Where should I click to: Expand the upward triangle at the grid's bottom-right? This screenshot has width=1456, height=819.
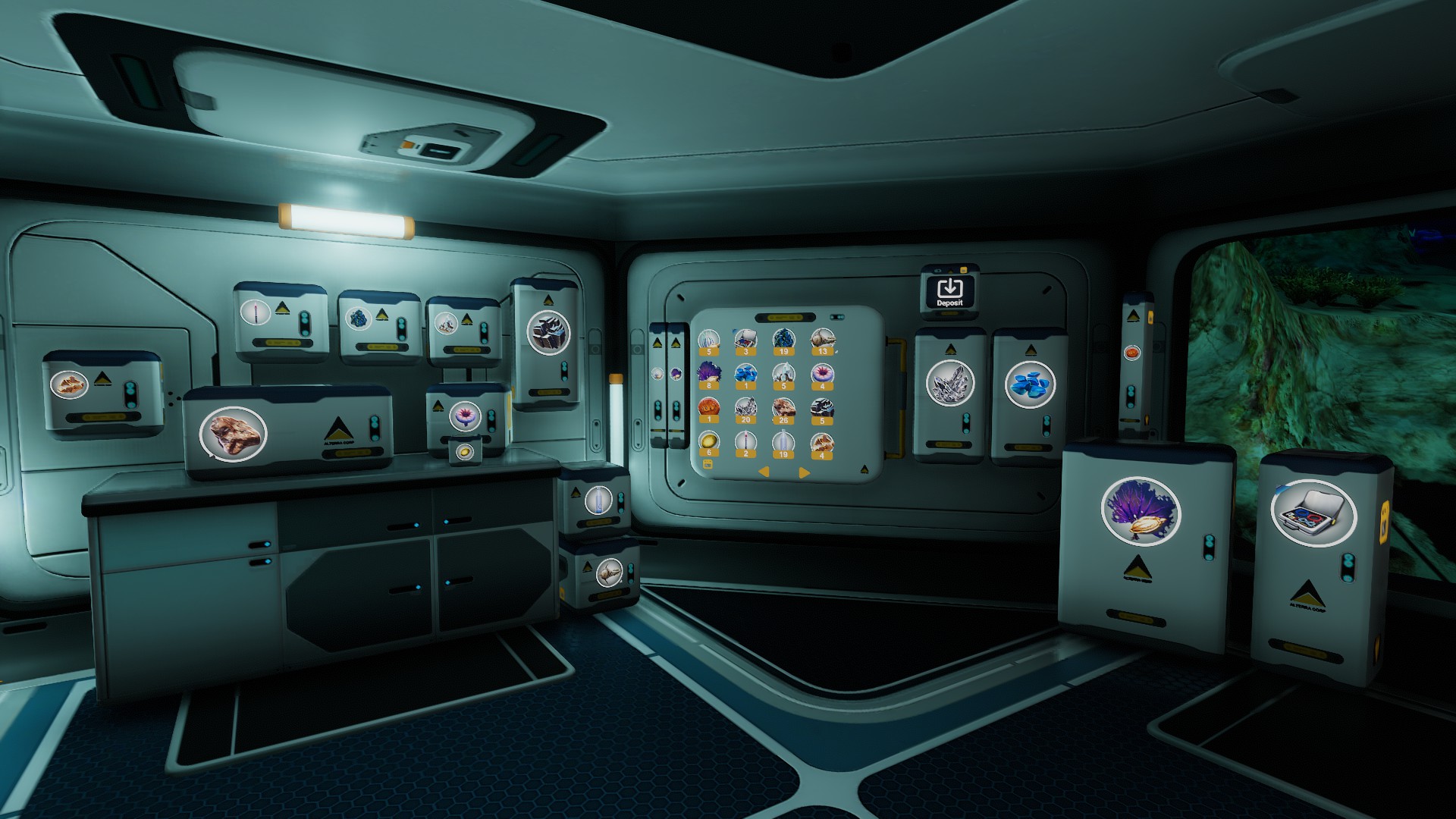[864, 467]
